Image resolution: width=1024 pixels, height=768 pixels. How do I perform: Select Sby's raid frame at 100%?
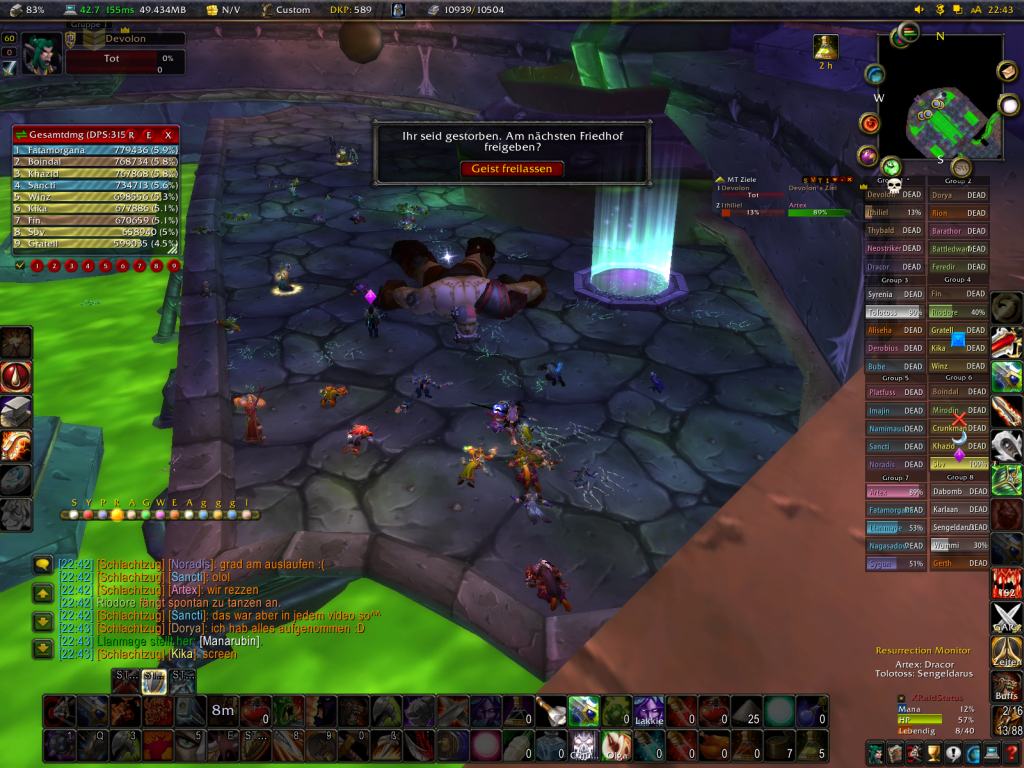960,464
